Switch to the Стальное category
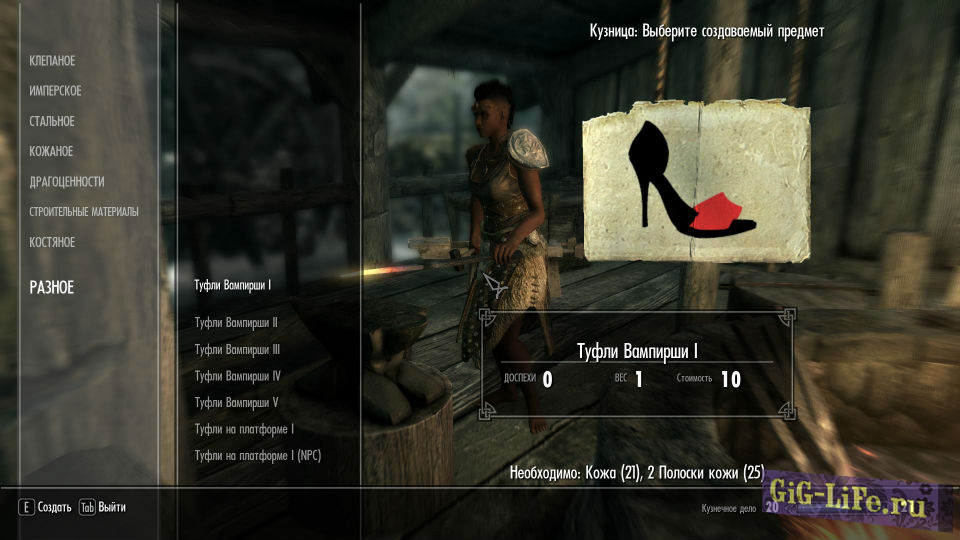The height and width of the screenshot is (540, 960). pos(52,121)
